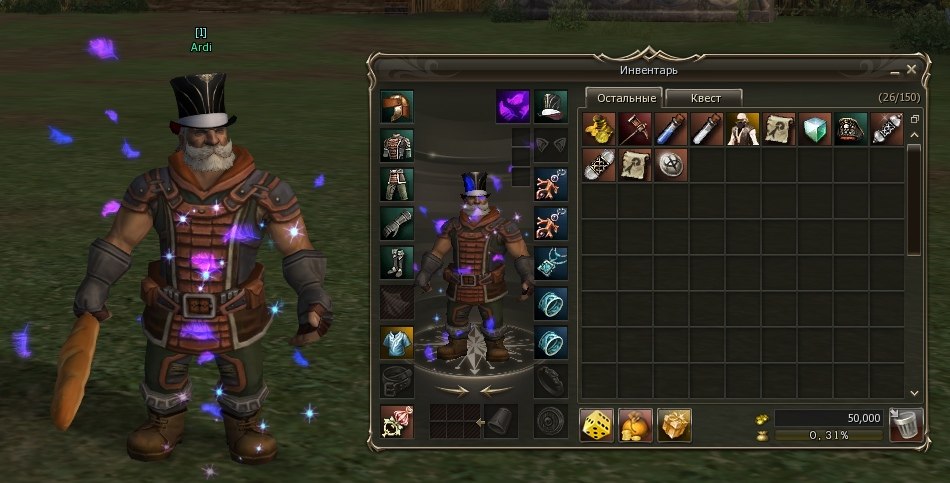This screenshot has height=483, width=950.
Task: Click the golden gift box button
Action: pyautogui.click(x=674, y=424)
